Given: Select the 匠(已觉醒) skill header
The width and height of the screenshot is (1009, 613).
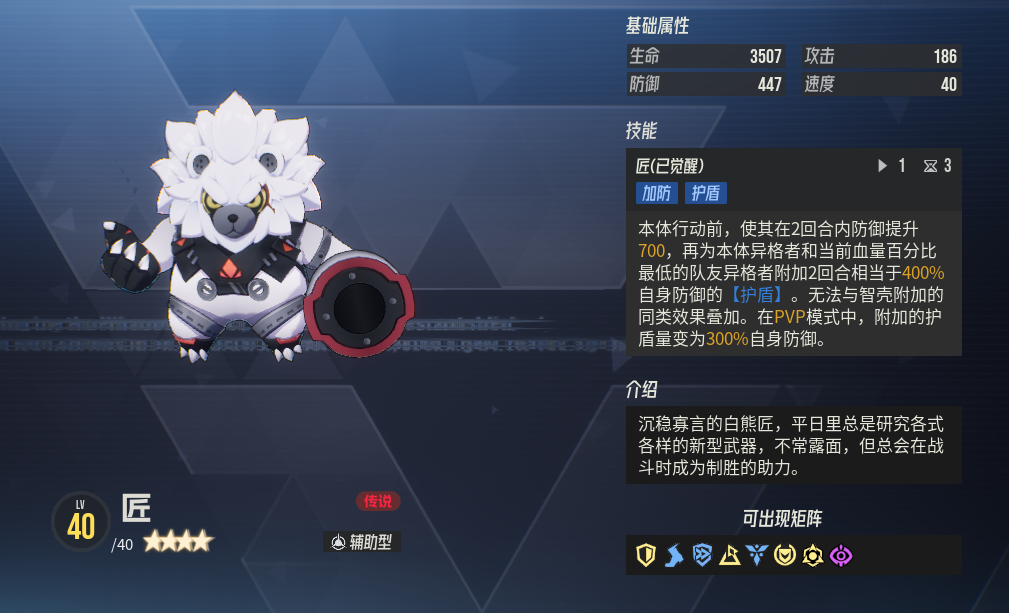Looking at the screenshot, I should (677, 166).
